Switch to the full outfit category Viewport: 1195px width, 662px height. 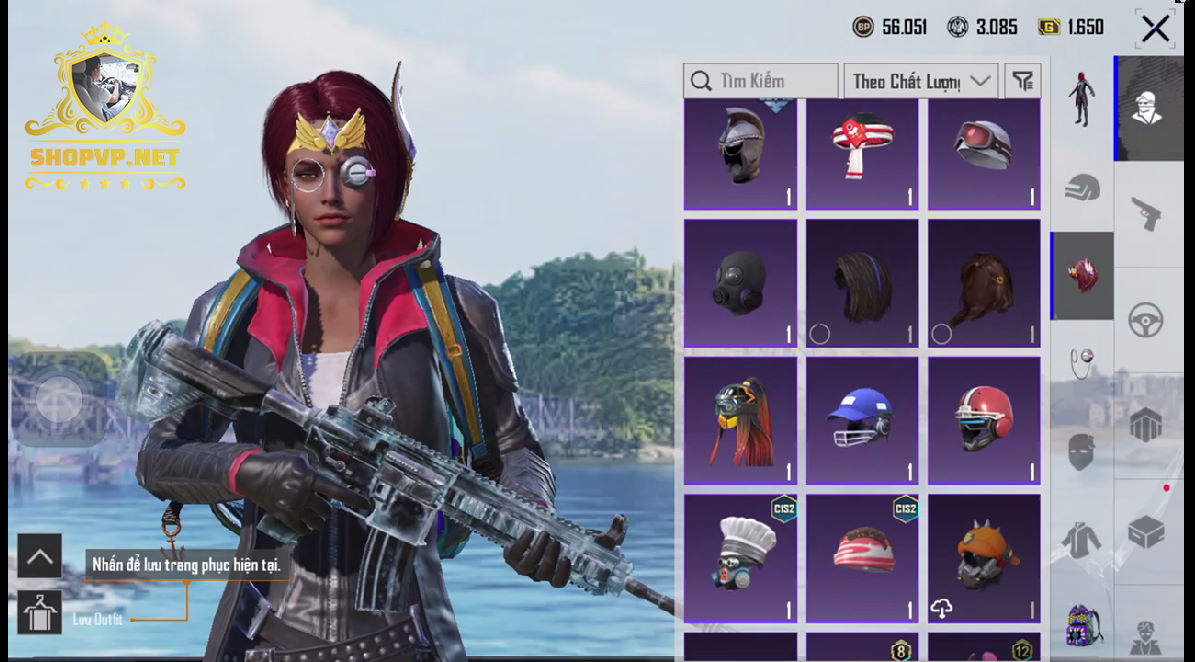coord(1081,99)
